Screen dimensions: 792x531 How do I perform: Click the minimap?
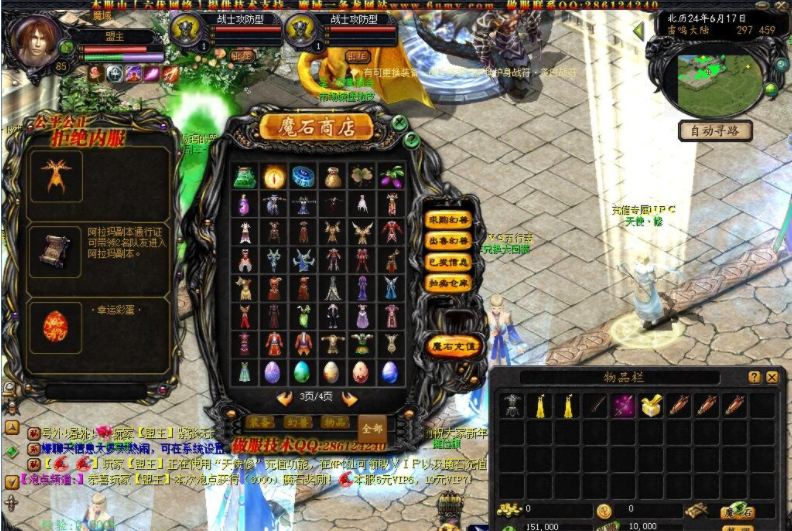click(x=716, y=80)
